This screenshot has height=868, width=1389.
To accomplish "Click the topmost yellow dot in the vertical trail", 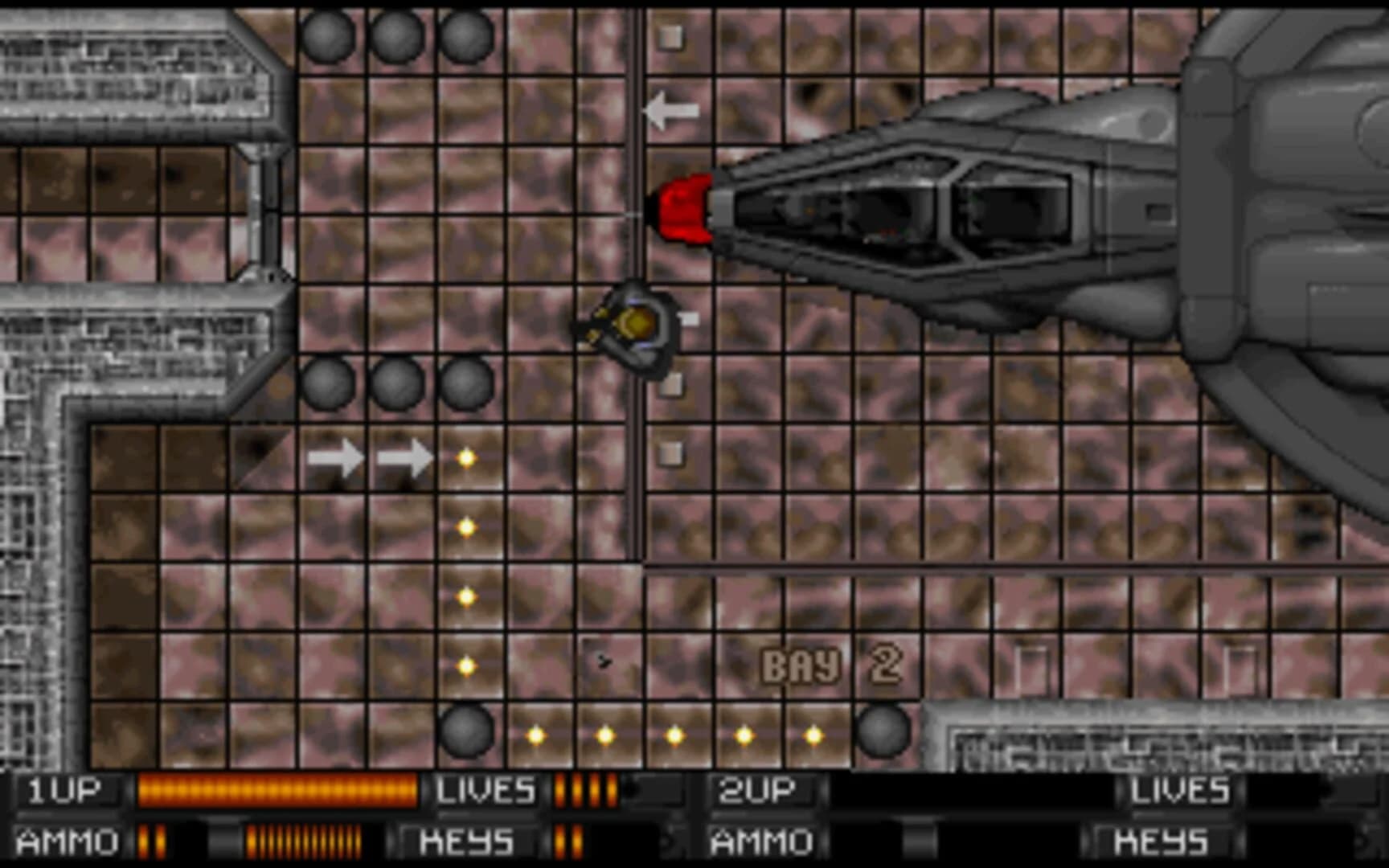I will click(x=465, y=457).
